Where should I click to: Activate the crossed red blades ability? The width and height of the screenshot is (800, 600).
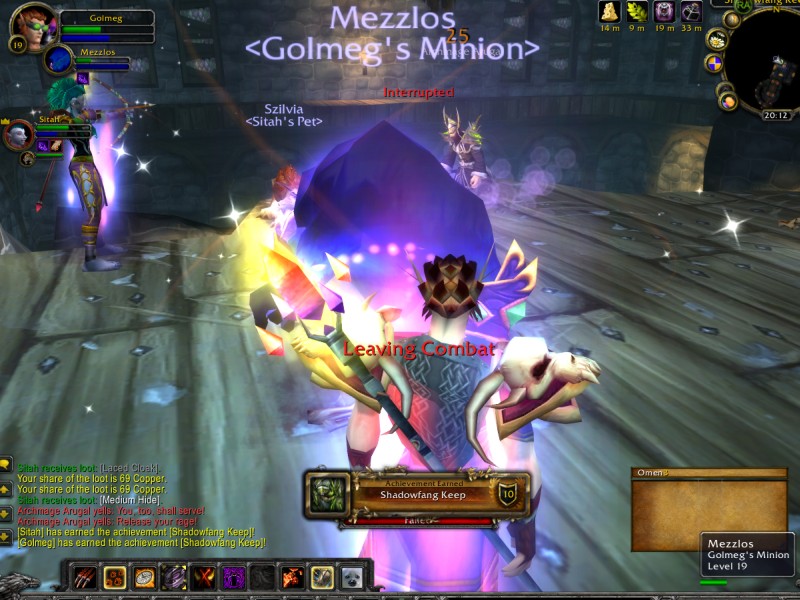pyautogui.click(x=204, y=577)
